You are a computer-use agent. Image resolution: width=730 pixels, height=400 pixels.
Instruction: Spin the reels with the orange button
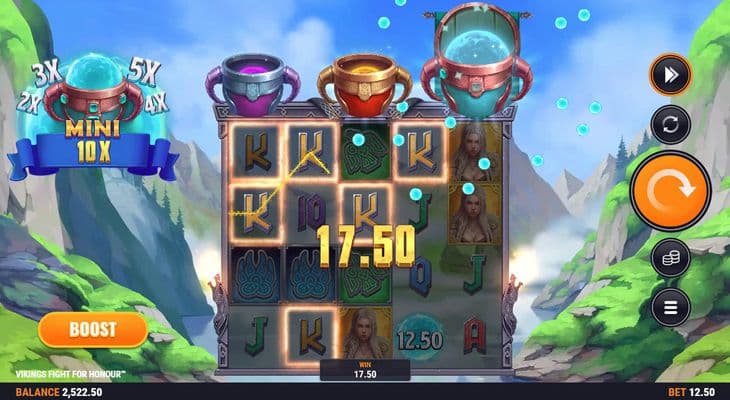[670, 191]
